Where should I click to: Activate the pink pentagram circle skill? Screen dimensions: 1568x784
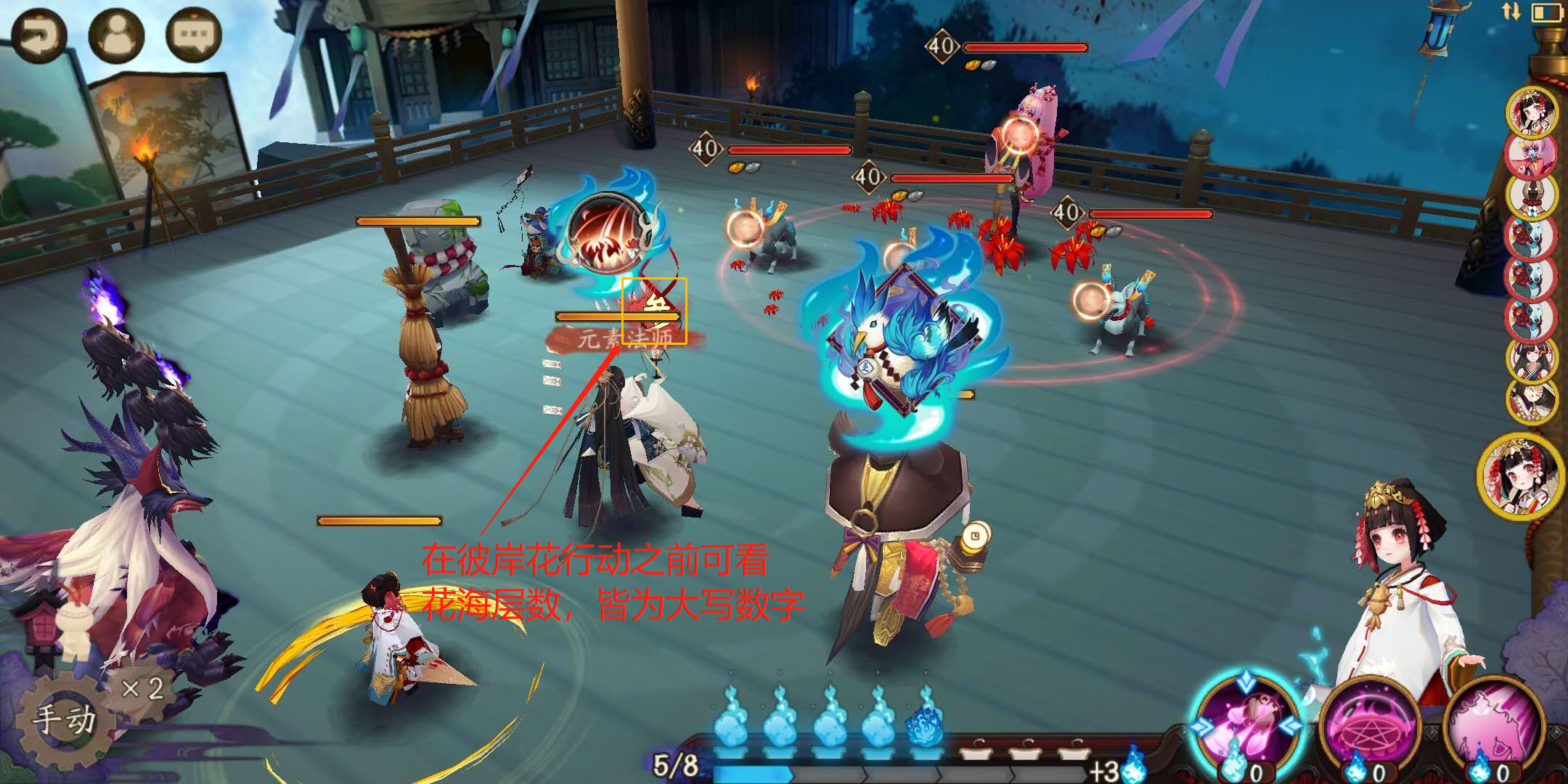click(x=1371, y=726)
